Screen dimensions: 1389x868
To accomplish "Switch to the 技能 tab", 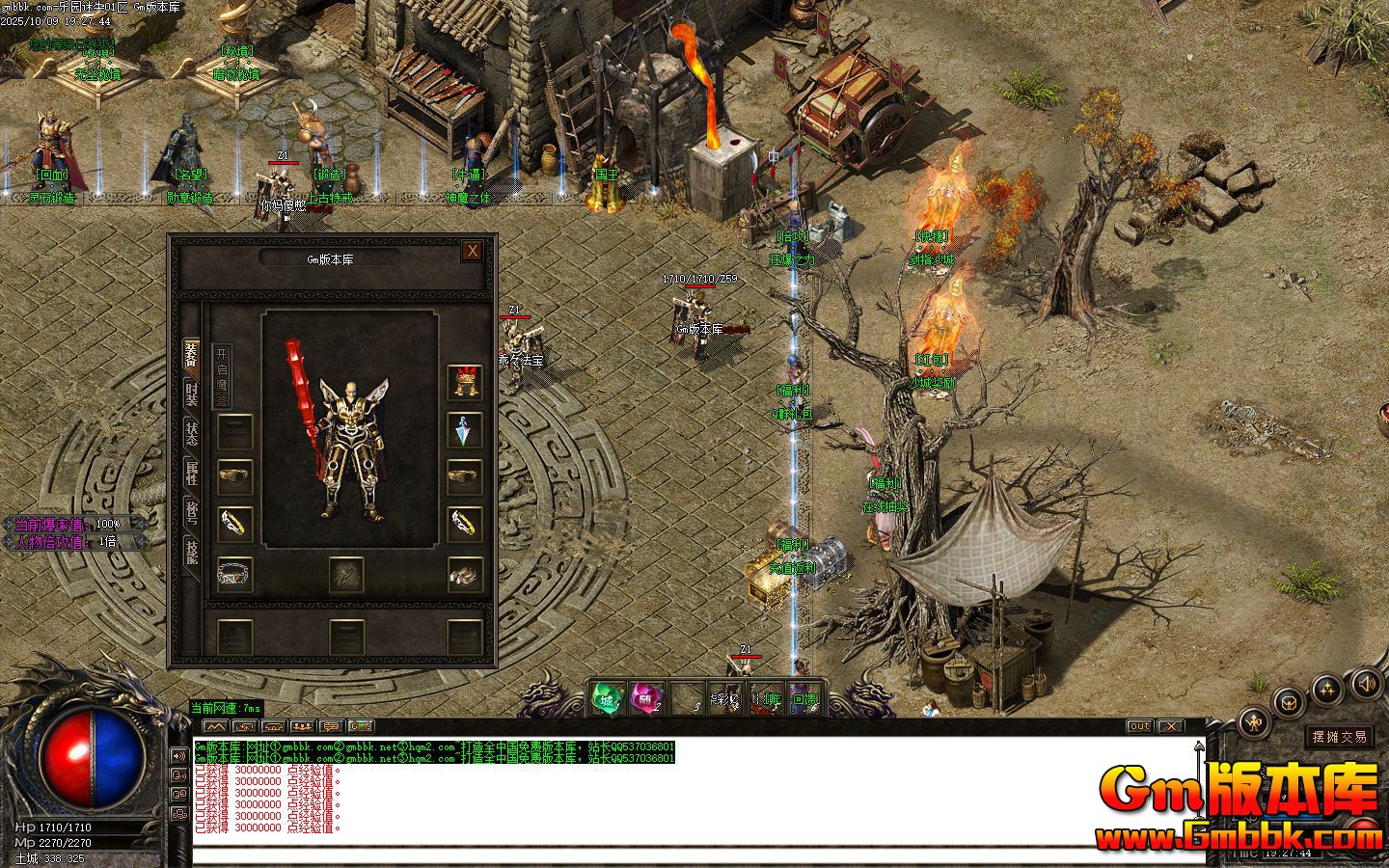I will click(192, 552).
